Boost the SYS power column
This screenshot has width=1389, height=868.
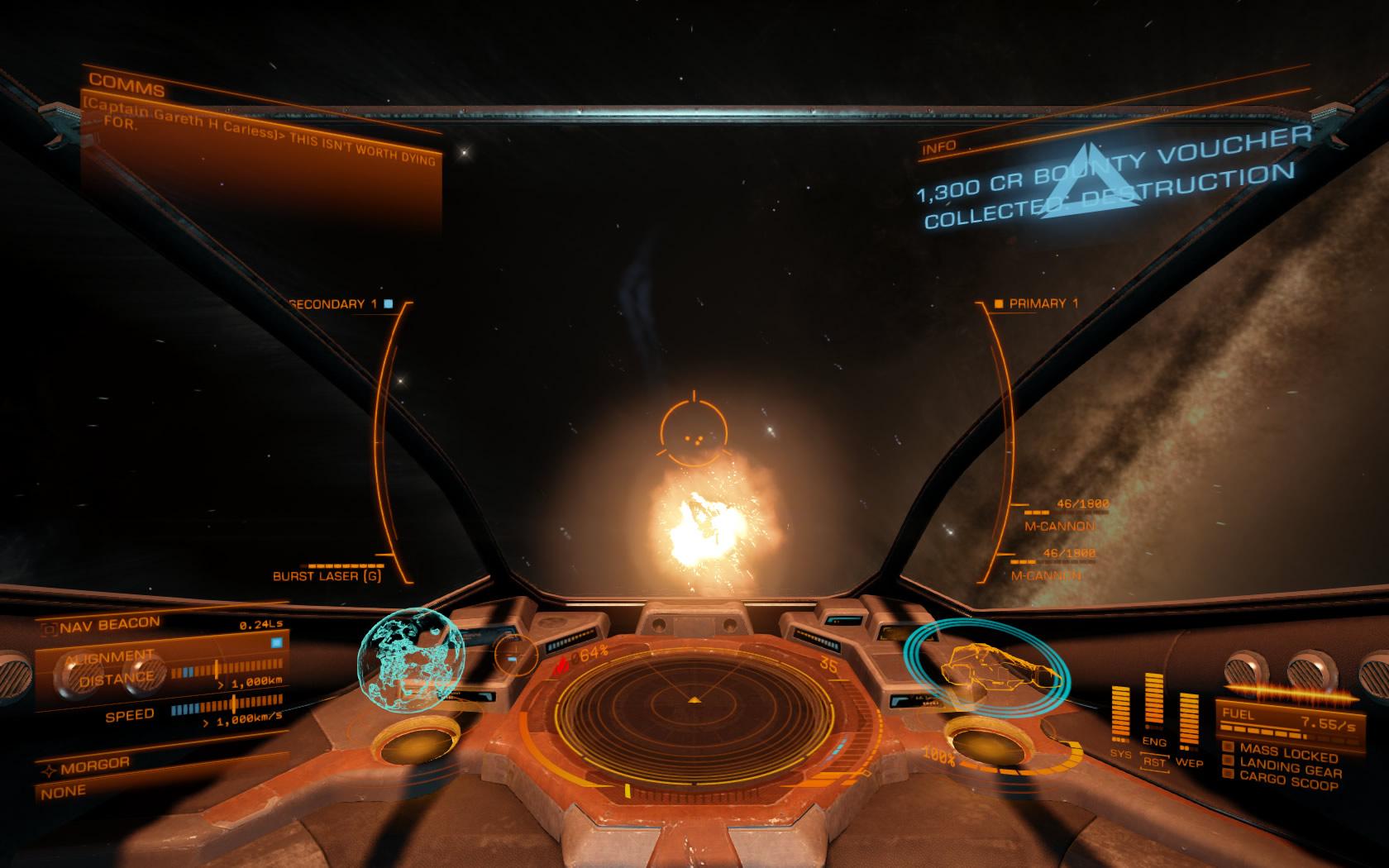(x=1121, y=714)
